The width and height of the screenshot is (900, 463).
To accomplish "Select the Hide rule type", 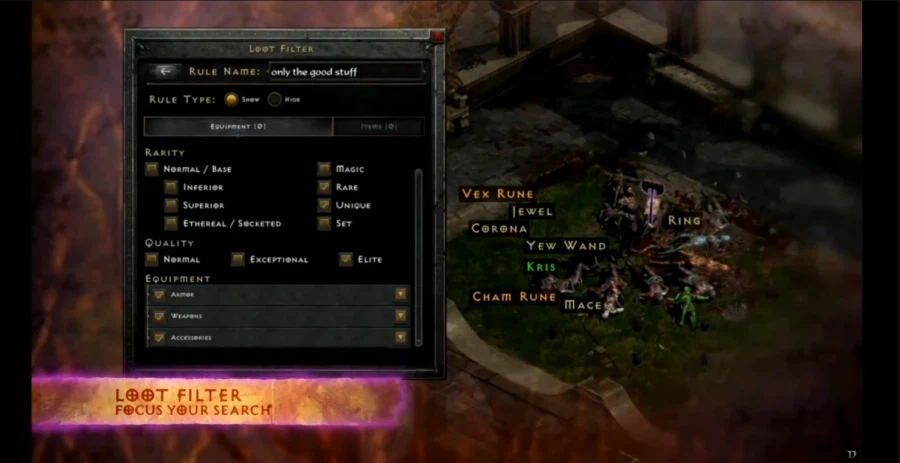I will tap(274, 99).
